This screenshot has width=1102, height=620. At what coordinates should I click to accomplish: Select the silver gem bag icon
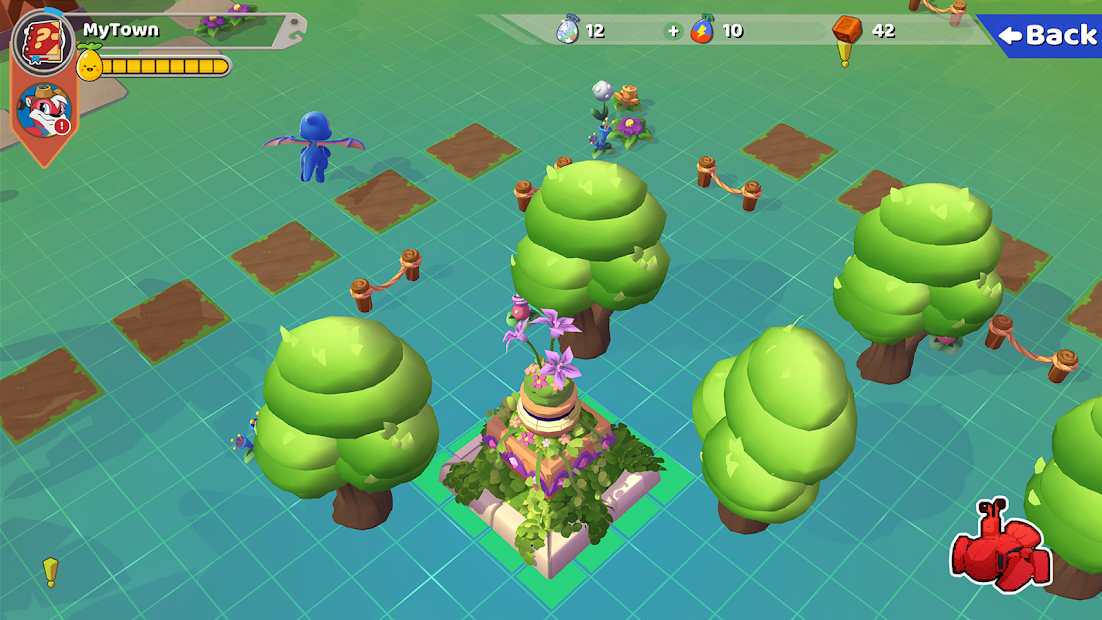567,30
